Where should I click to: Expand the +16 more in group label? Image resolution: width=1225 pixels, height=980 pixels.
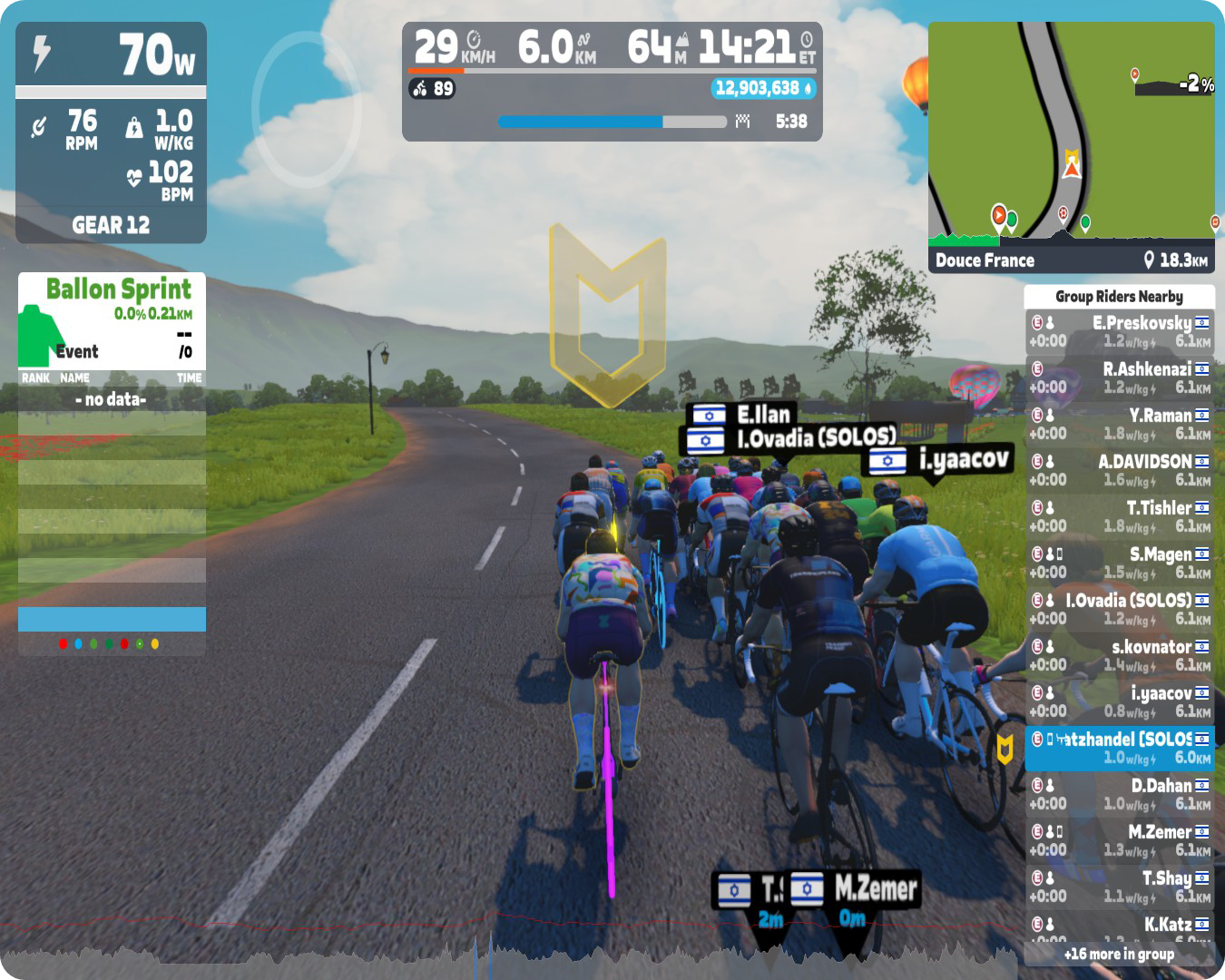[1119, 955]
